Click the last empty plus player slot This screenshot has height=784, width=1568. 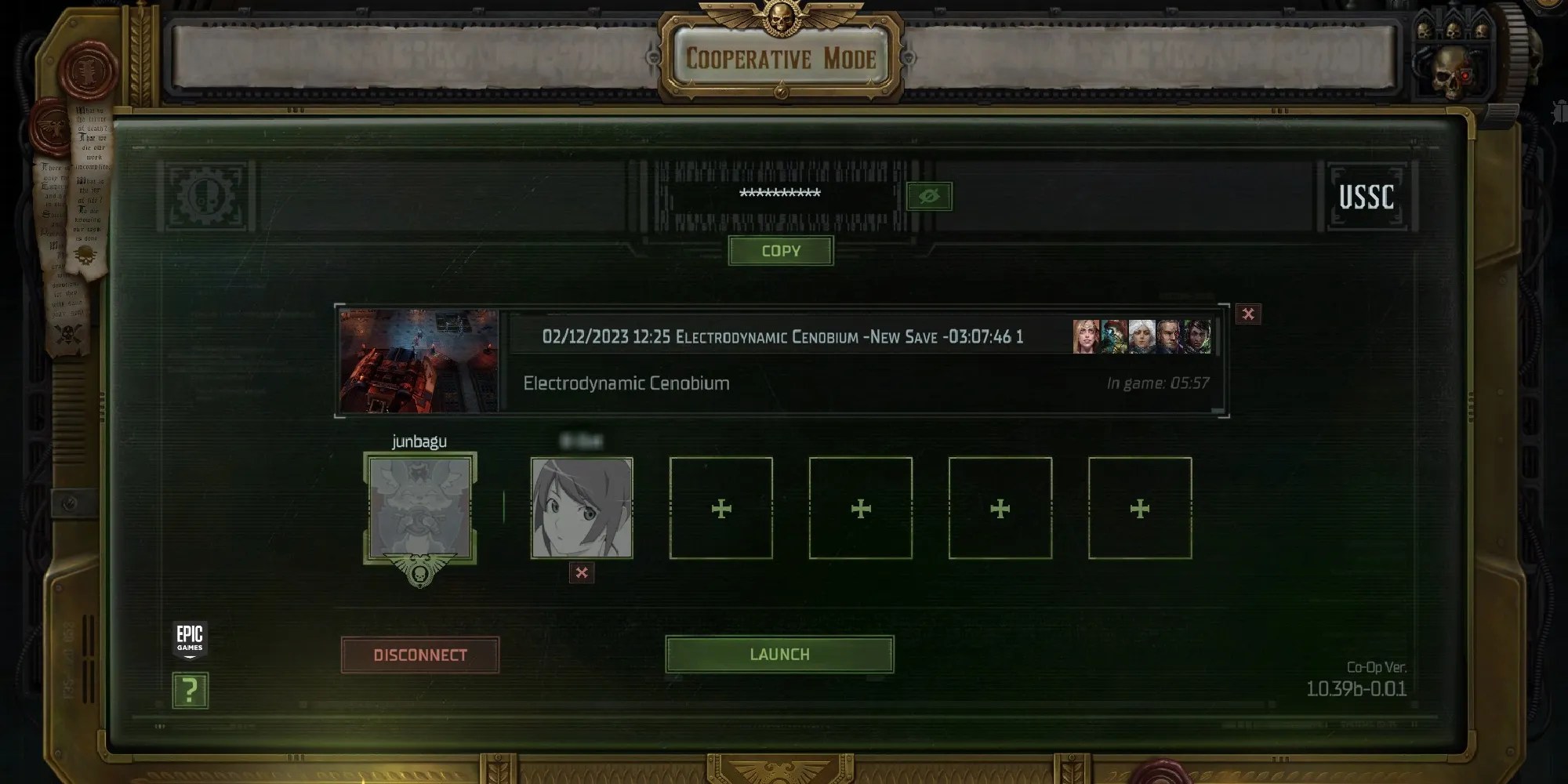[x=1139, y=508]
